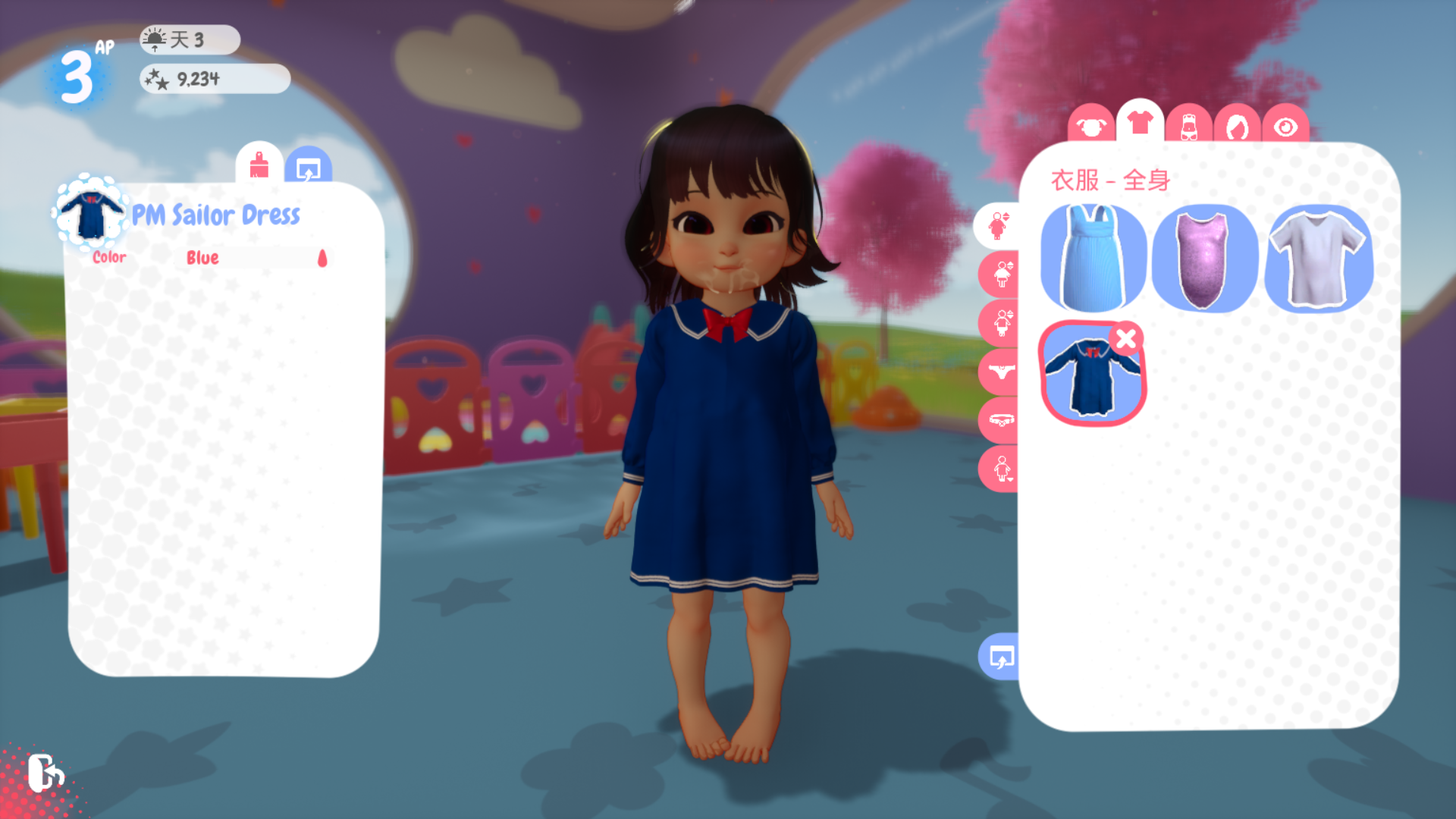Switch to the pigtail hair accessories tab
This screenshot has height=819, width=1456.
pos(1090,126)
